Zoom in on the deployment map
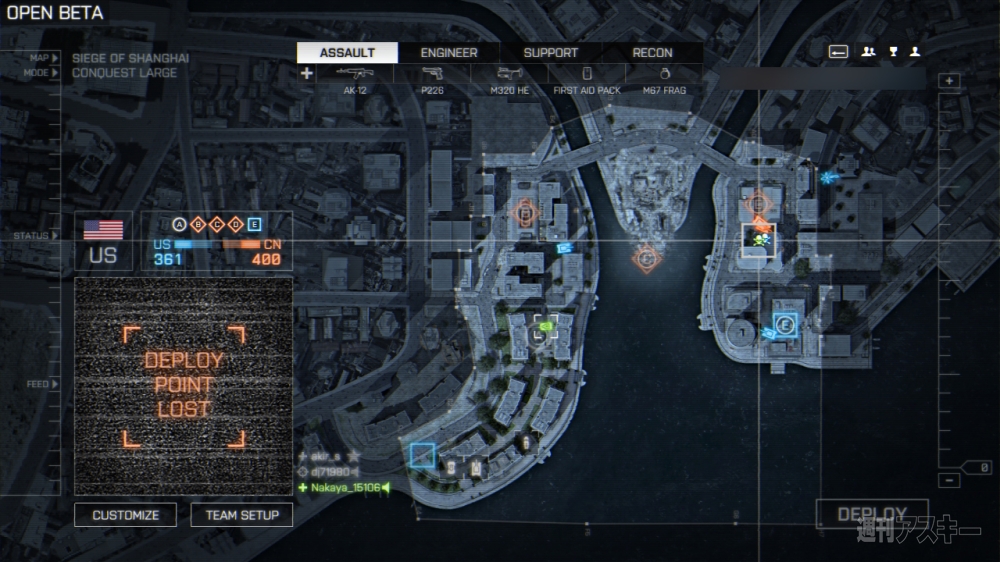Screen dimensions: 1000x562 [x=951, y=81]
